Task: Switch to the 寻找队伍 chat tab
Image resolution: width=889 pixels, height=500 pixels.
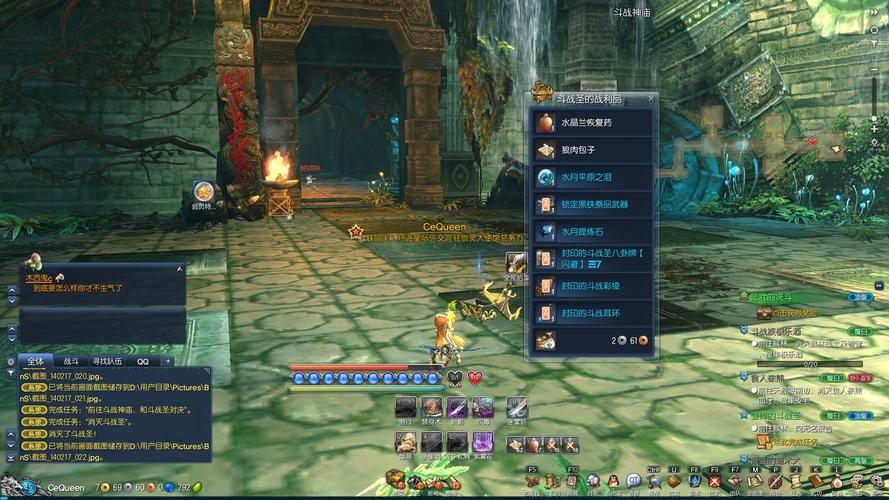Action: [x=107, y=361]
